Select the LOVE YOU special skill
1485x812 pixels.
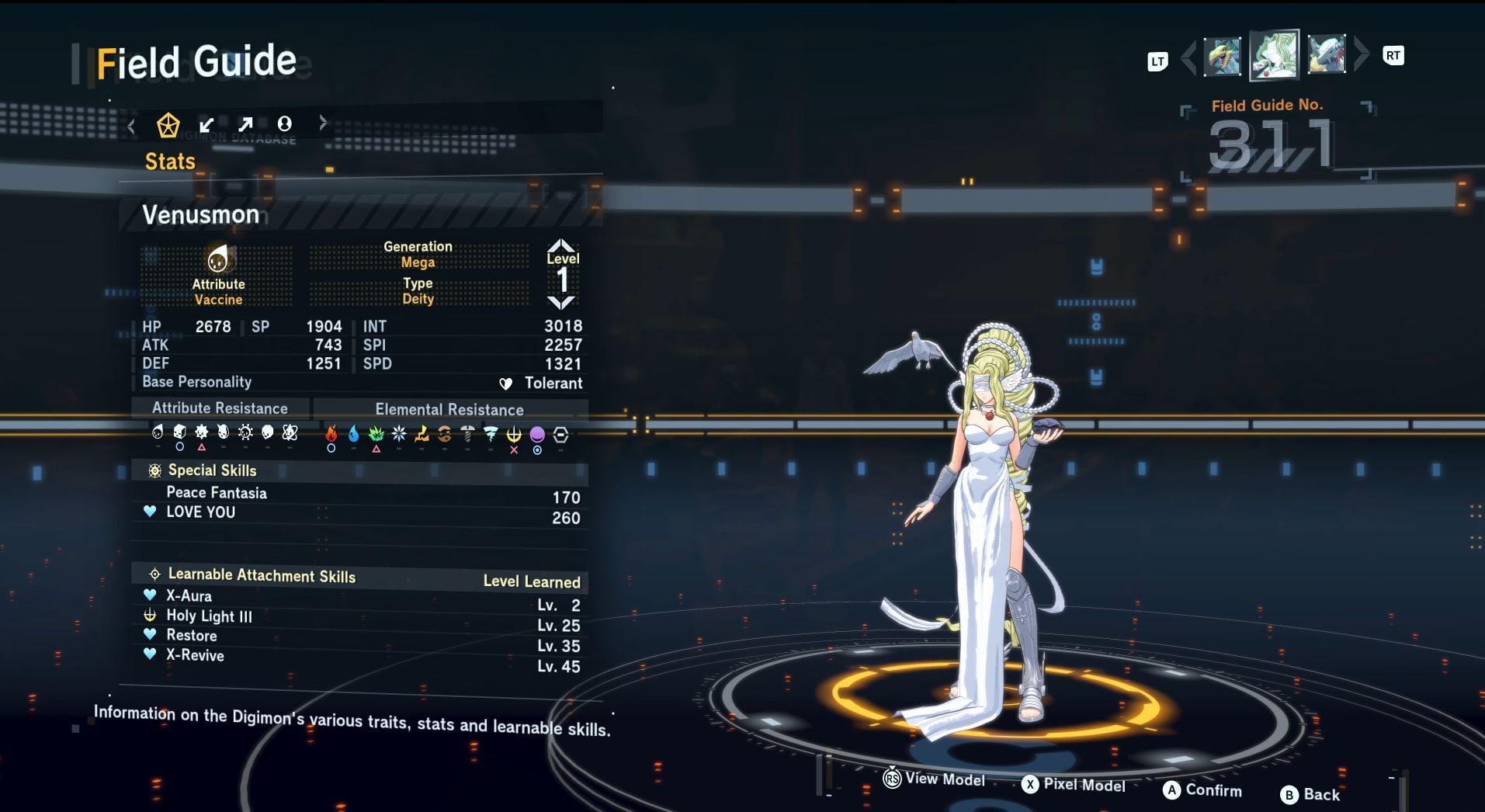[200, 512]
